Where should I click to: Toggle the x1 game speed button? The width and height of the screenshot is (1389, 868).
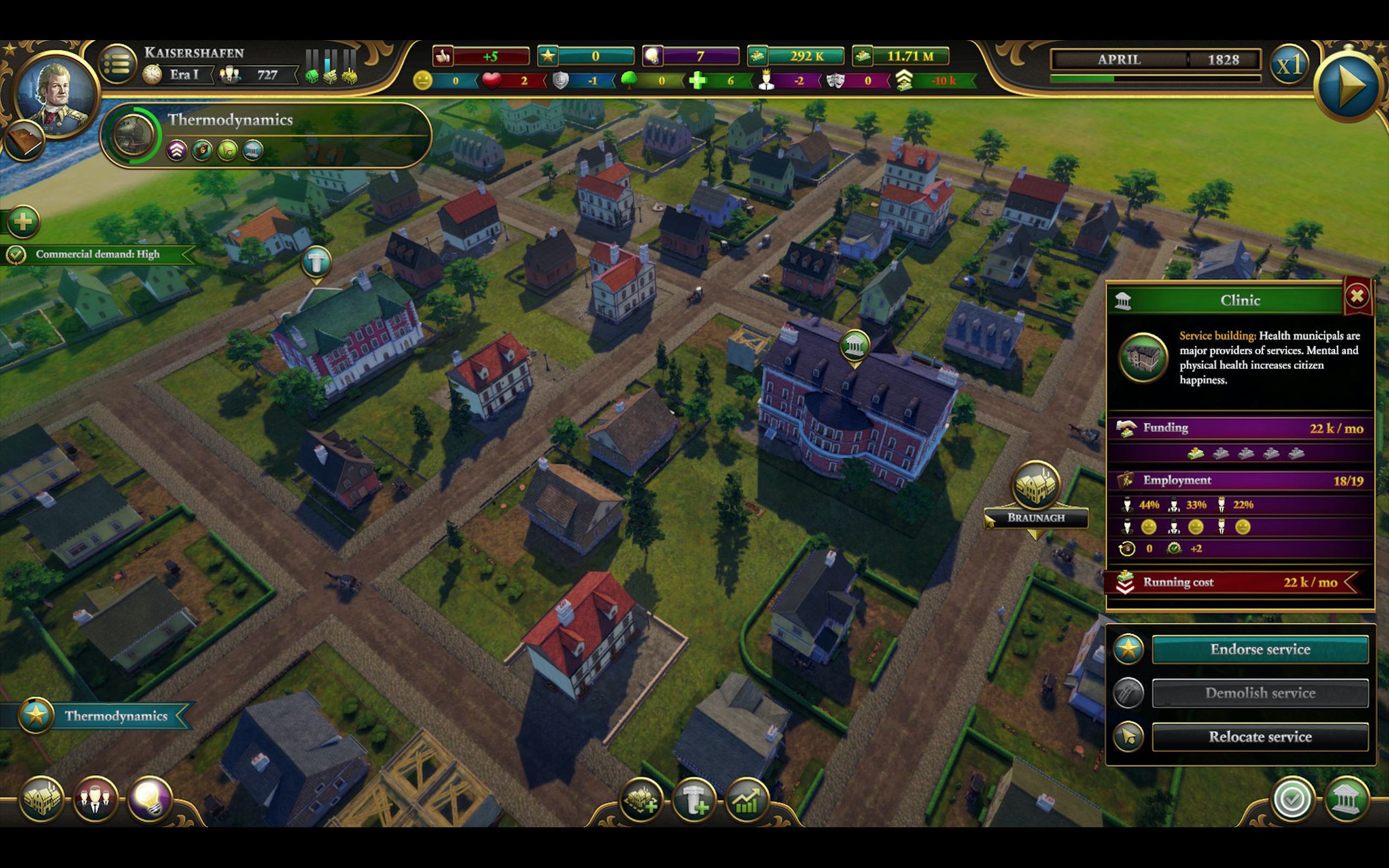[1289, 66]
